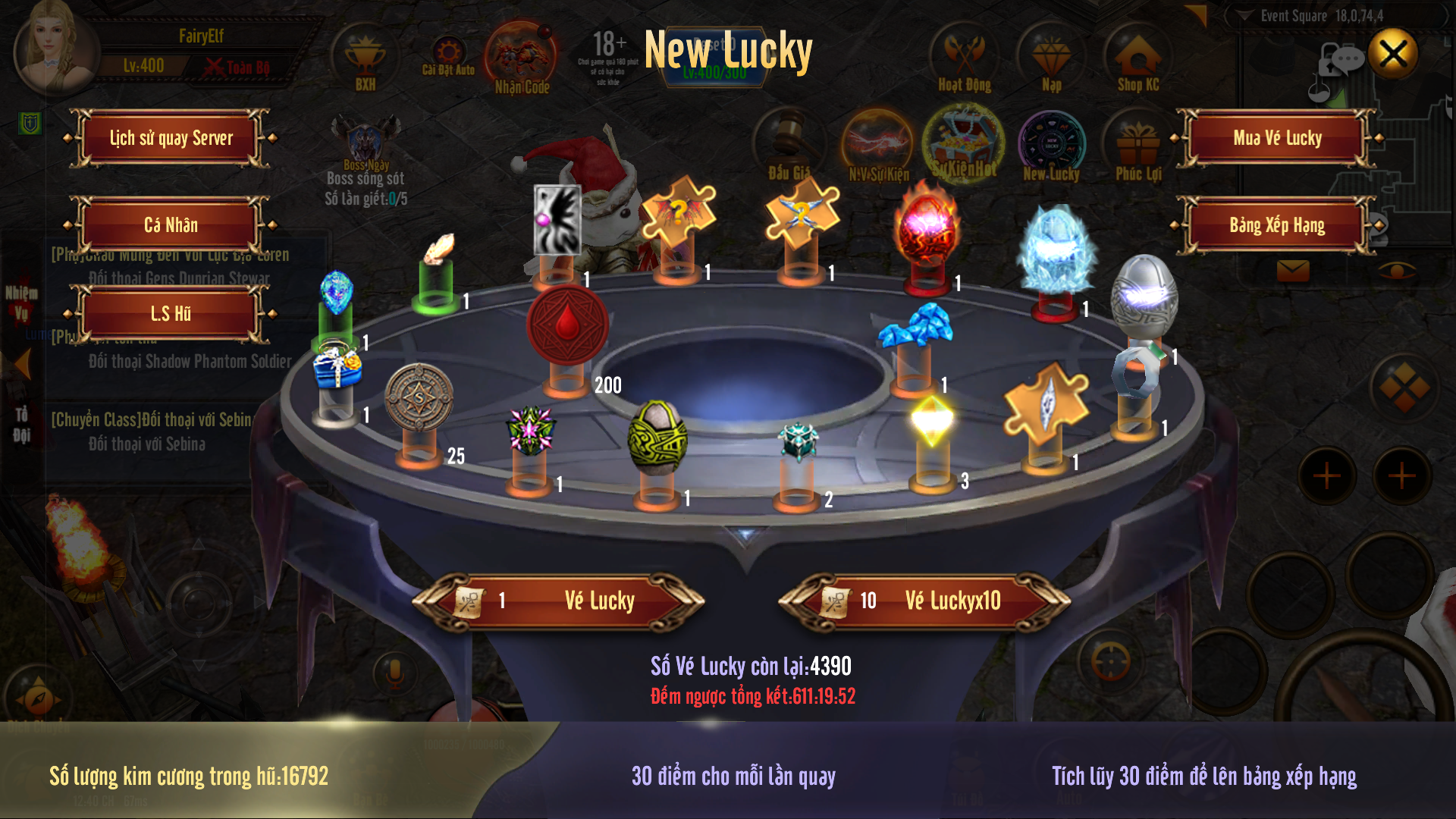1456x819 pixels.
Task: Inspect the icy blue egg prize
Action: point(1057,250)
